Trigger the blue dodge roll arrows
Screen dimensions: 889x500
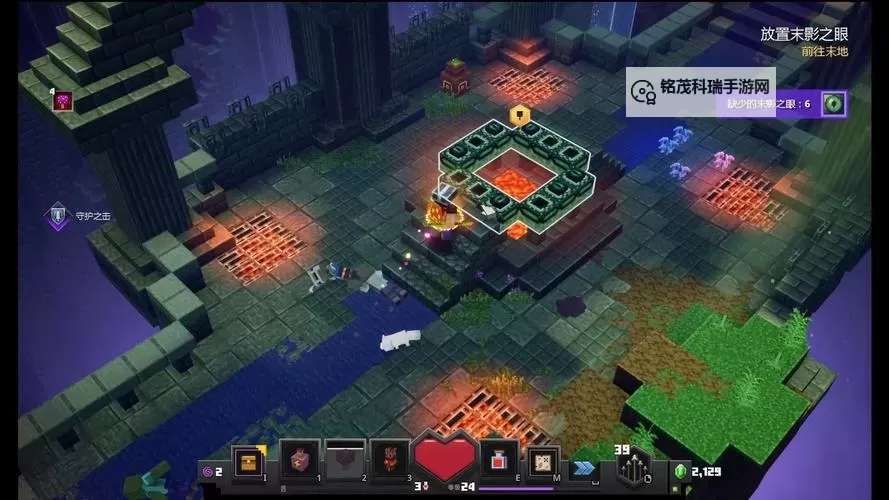(x=584, y=466)
